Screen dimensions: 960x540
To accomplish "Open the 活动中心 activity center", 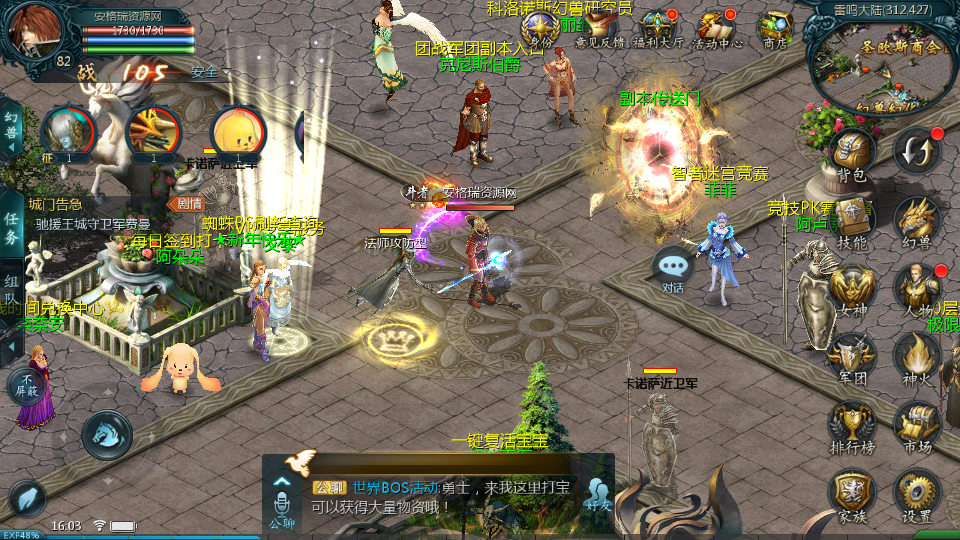I will tap(717, 28).
